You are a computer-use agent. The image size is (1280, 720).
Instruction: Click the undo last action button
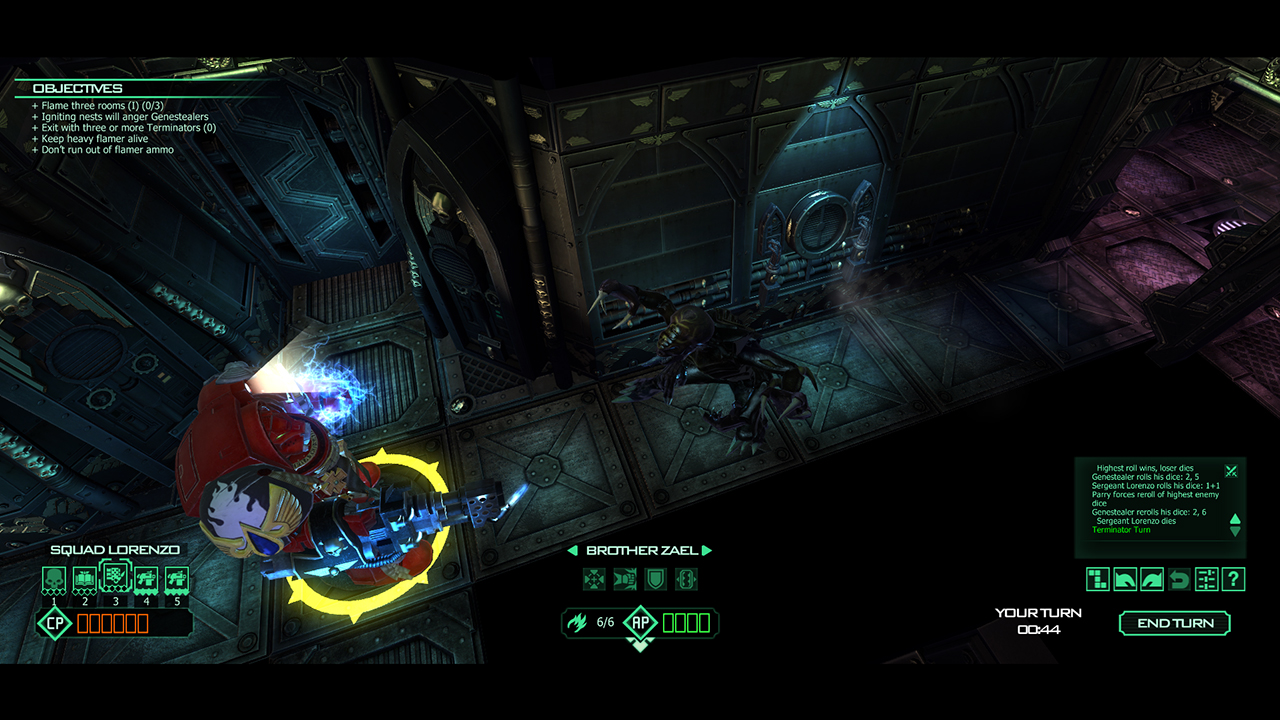point(1179,579)
